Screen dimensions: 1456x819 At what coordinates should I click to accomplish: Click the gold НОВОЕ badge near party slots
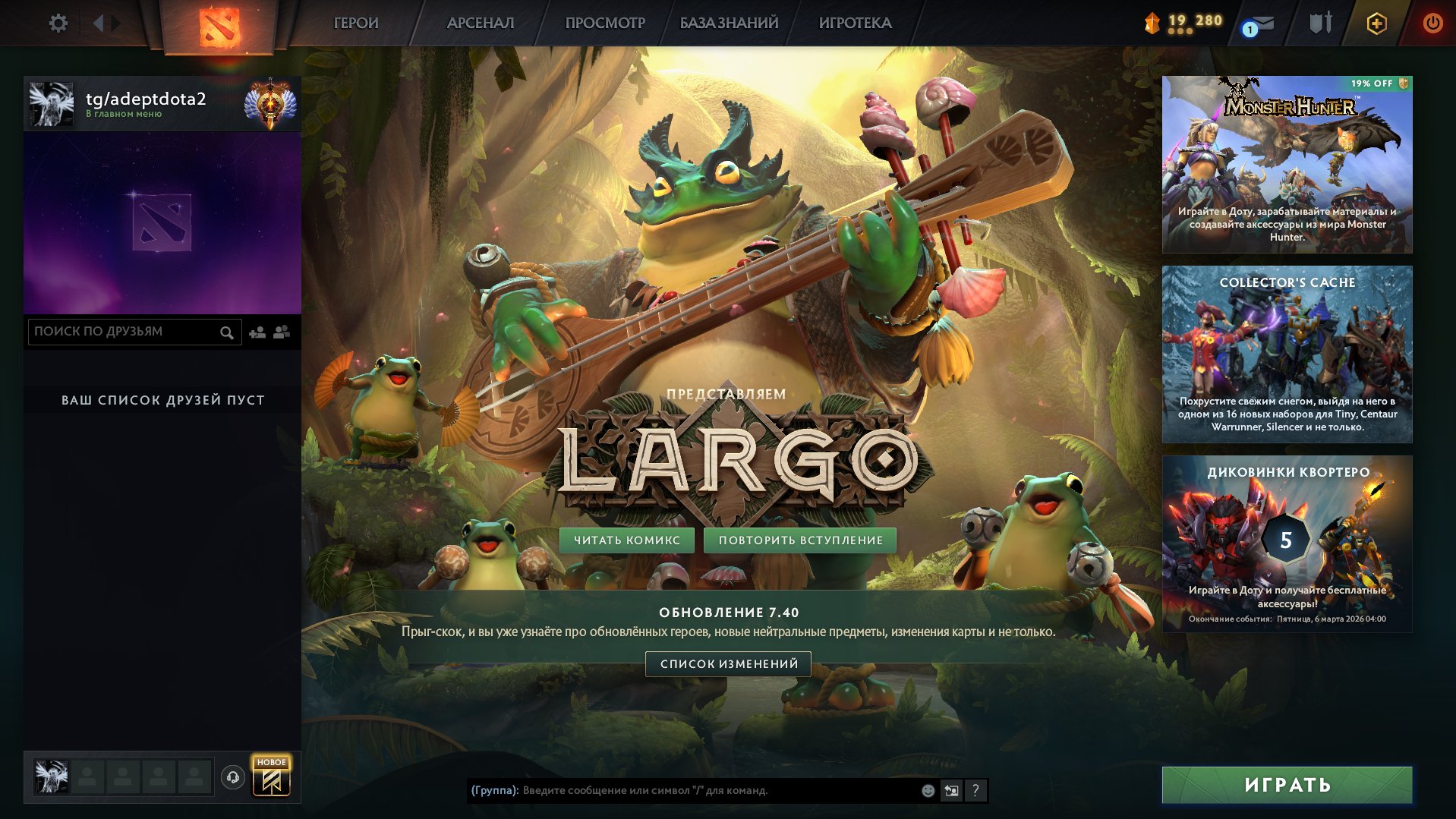pos(273,761)
